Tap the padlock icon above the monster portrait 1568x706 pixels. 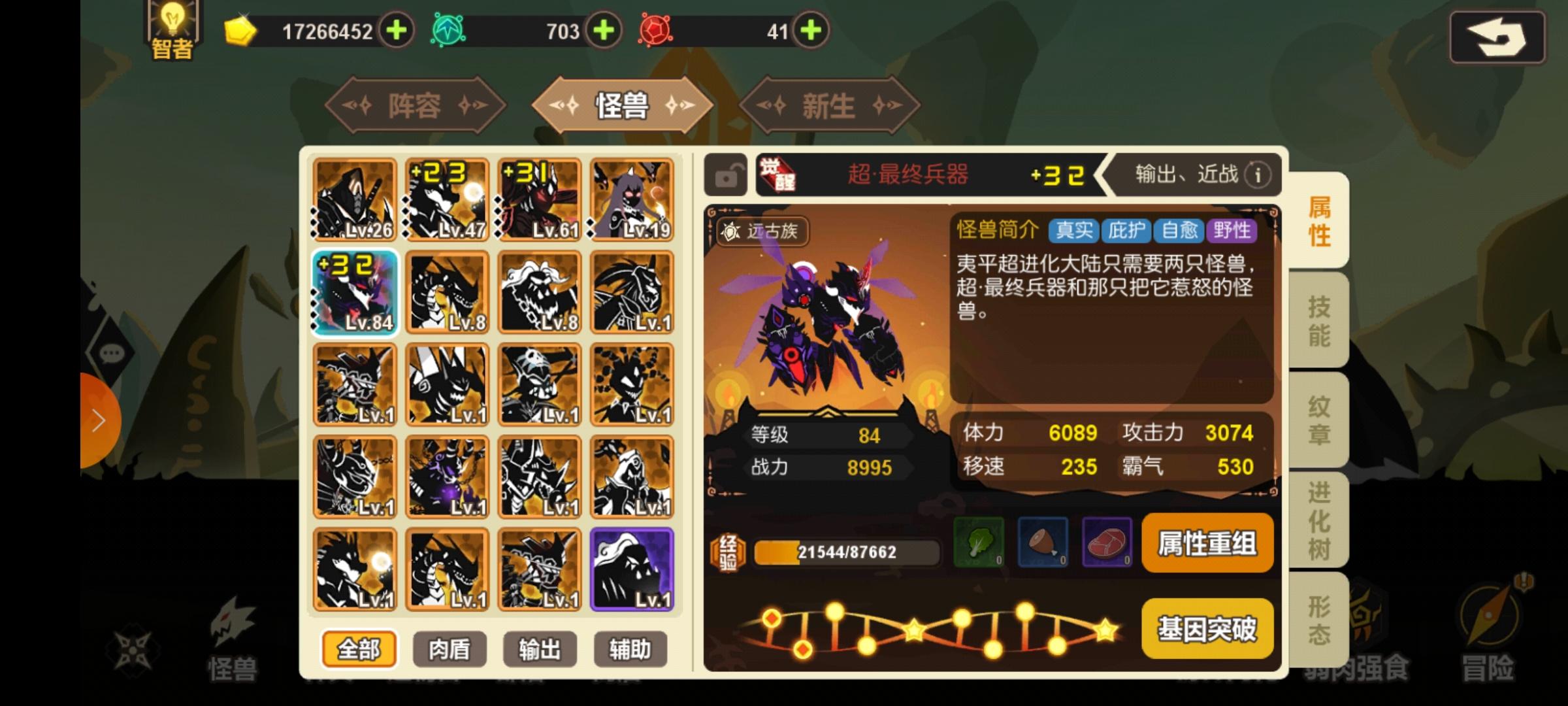(x=725, y=175)
